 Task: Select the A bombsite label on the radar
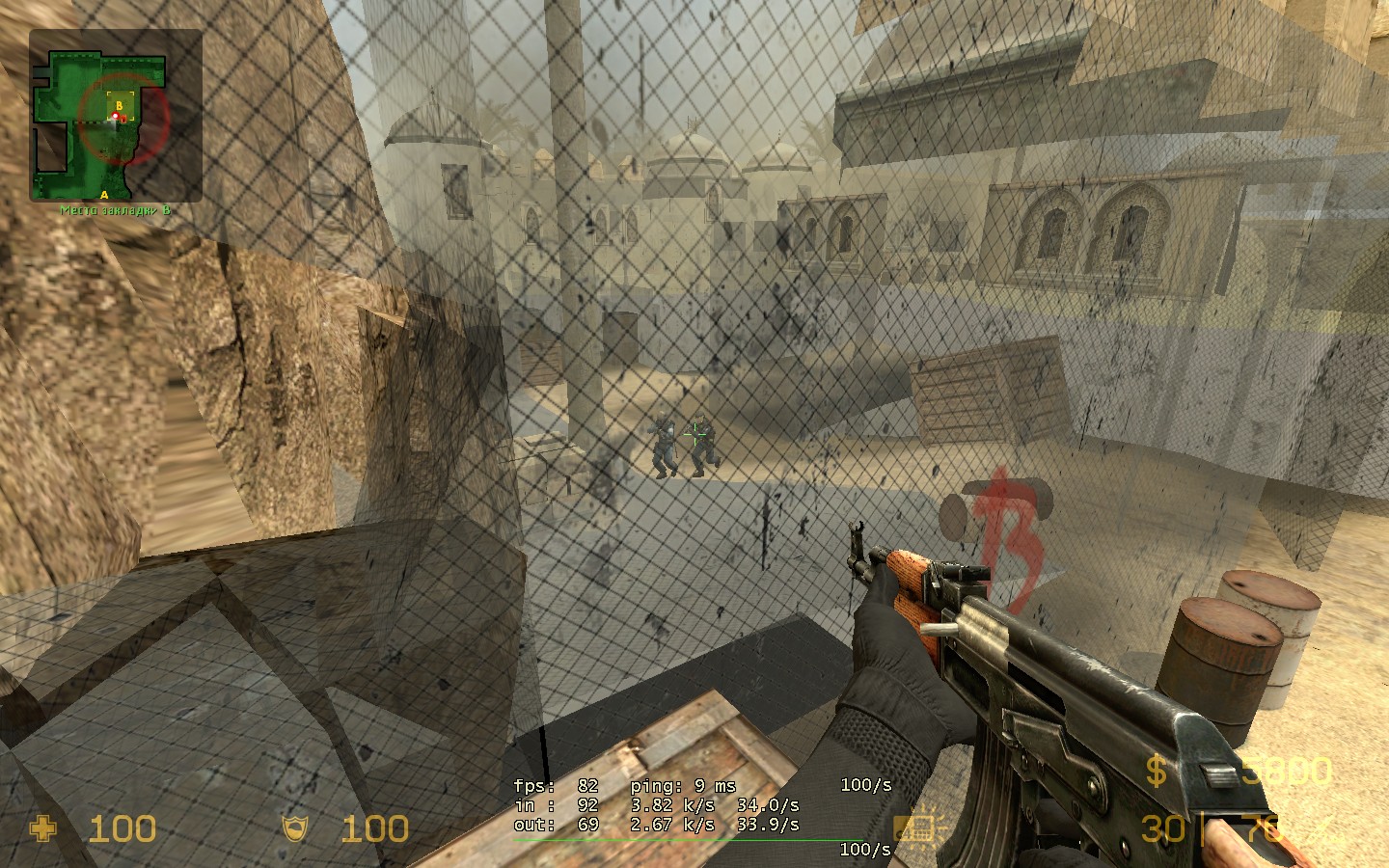point(104,195)
